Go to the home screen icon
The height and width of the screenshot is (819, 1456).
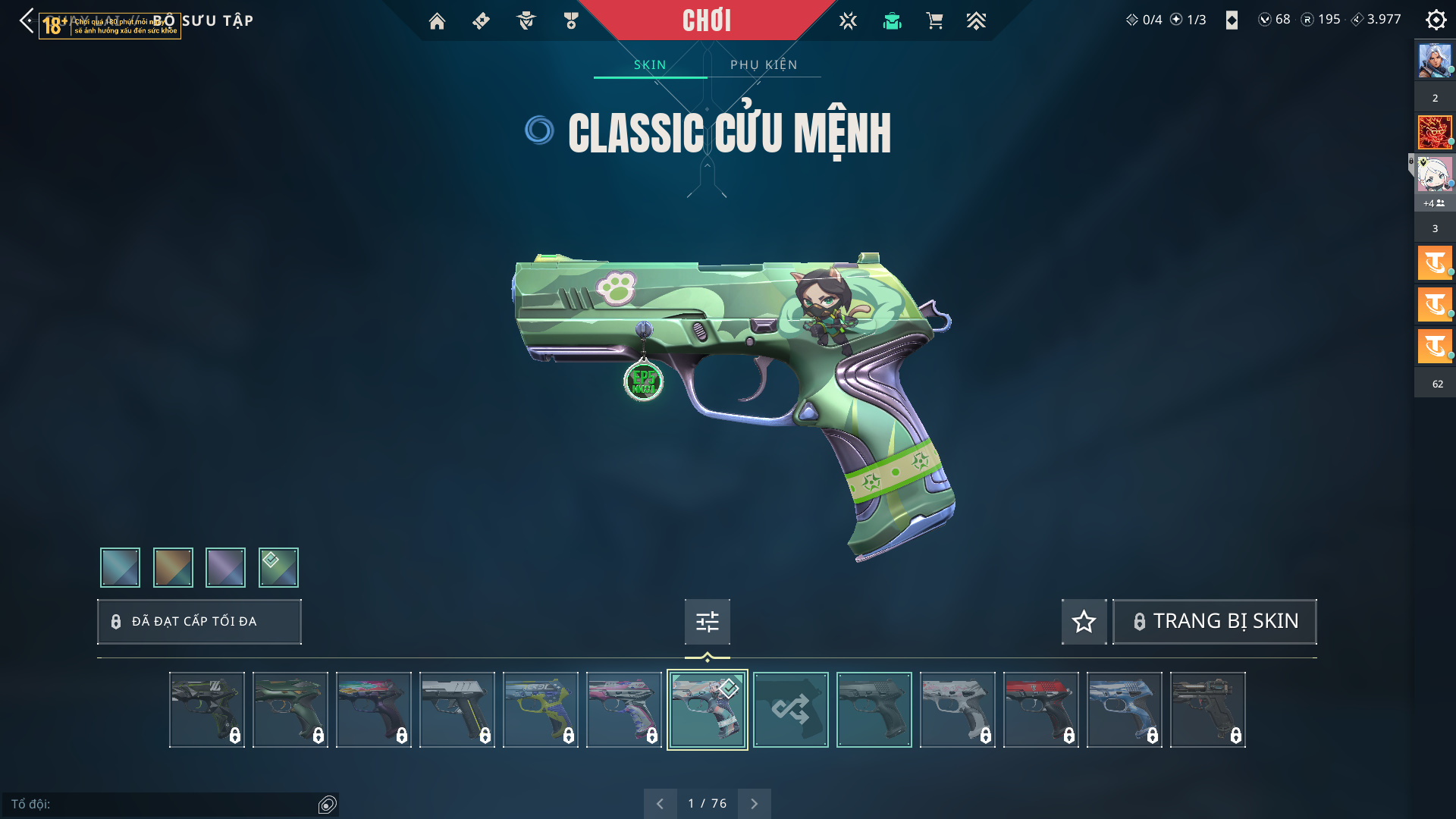pyautogui.click(x=437, y=21)
